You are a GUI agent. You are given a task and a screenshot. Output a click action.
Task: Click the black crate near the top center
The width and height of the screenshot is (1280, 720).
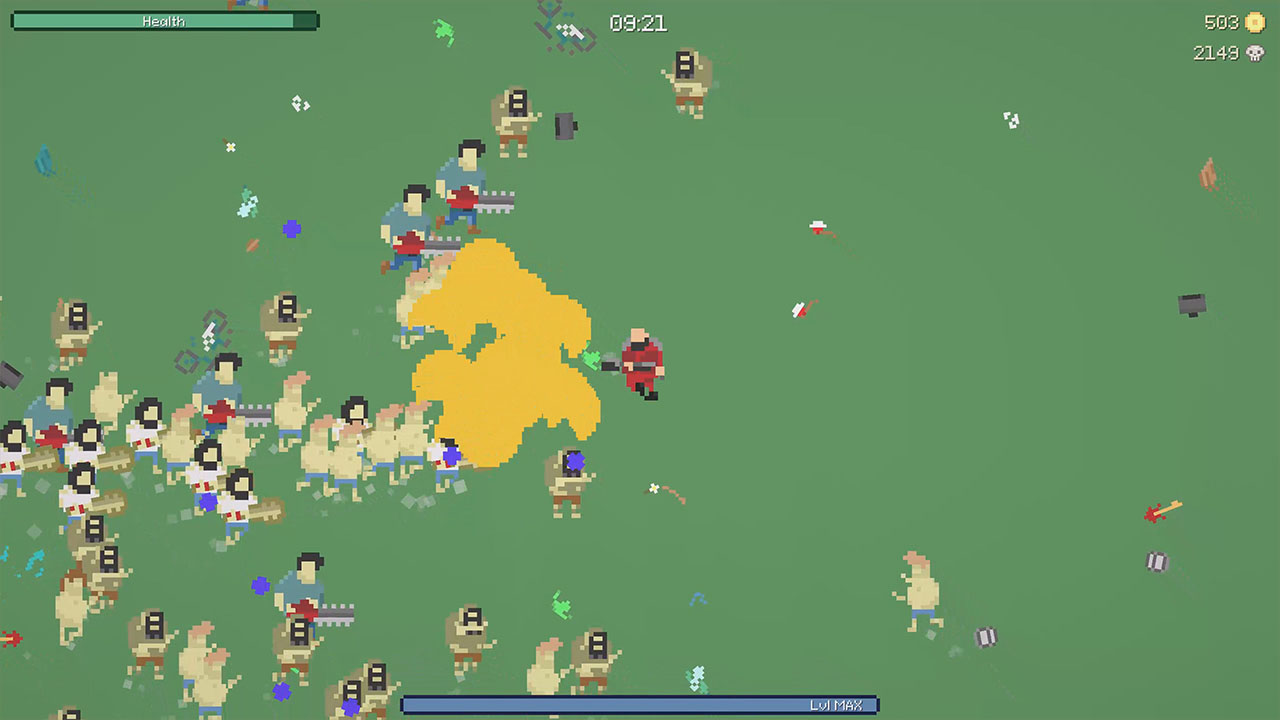click(566, 128)
